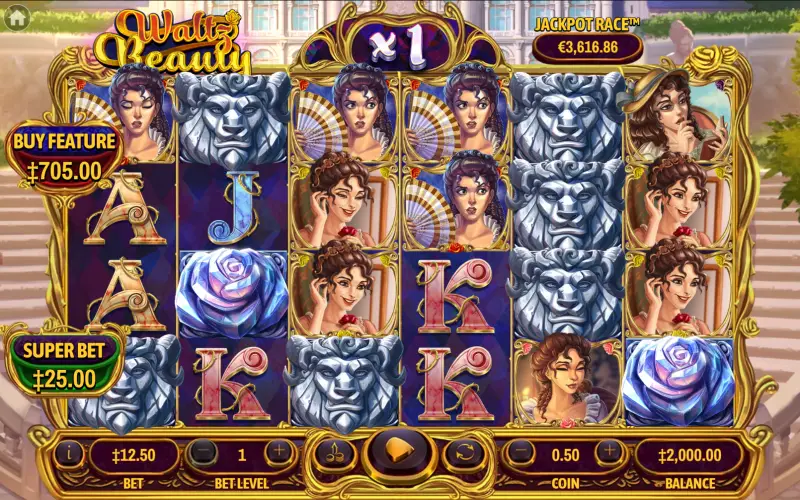Increase the bet level

tap(279, 454)
